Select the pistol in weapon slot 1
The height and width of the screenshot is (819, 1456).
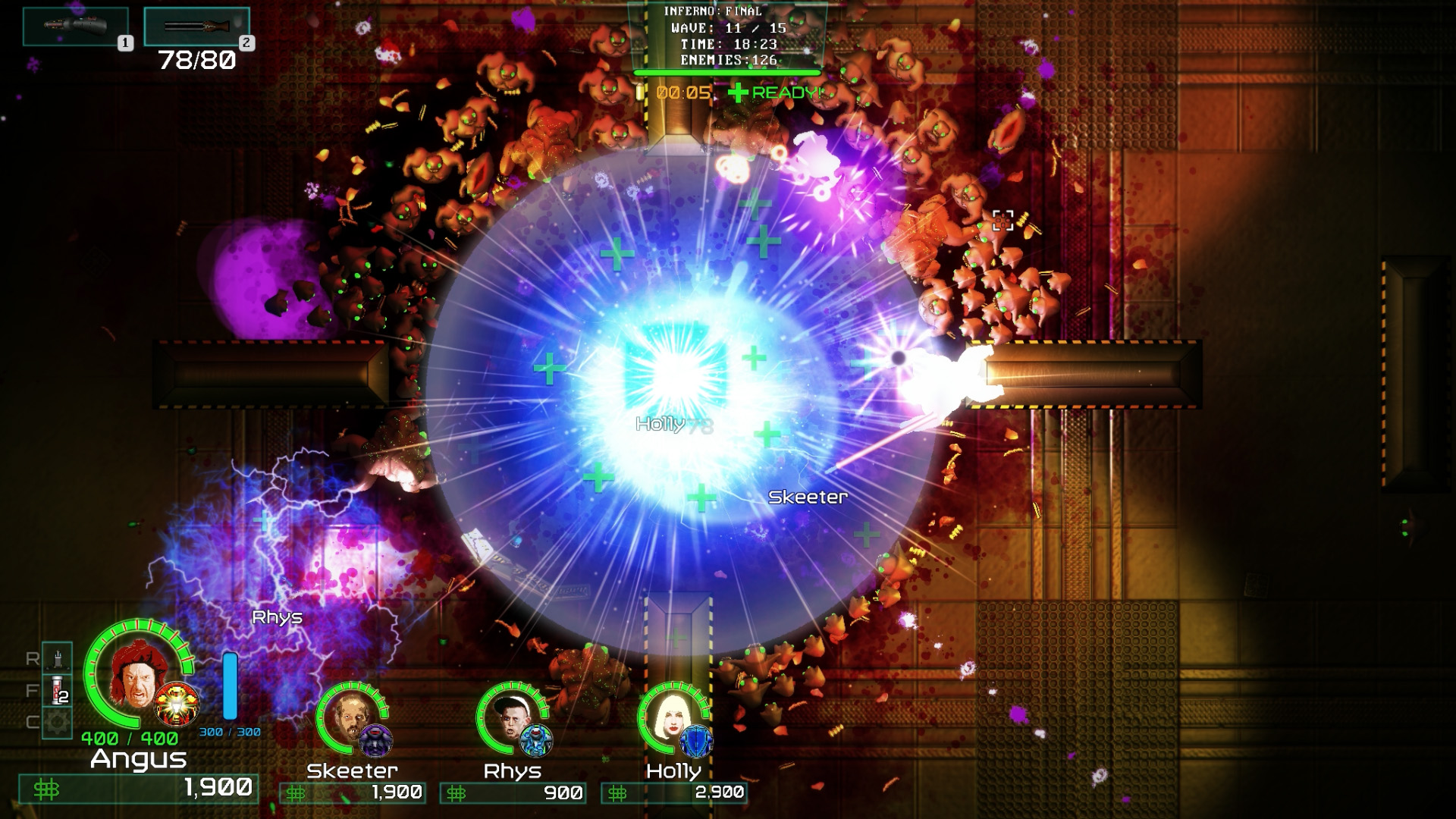(x=76, y=25)
